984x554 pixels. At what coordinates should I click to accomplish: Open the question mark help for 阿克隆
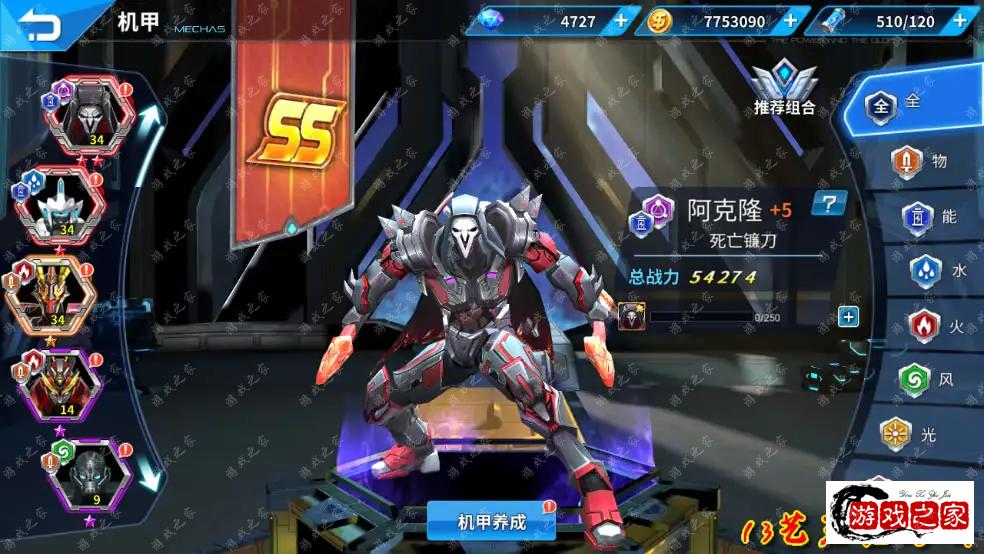(x=829, y=205)
